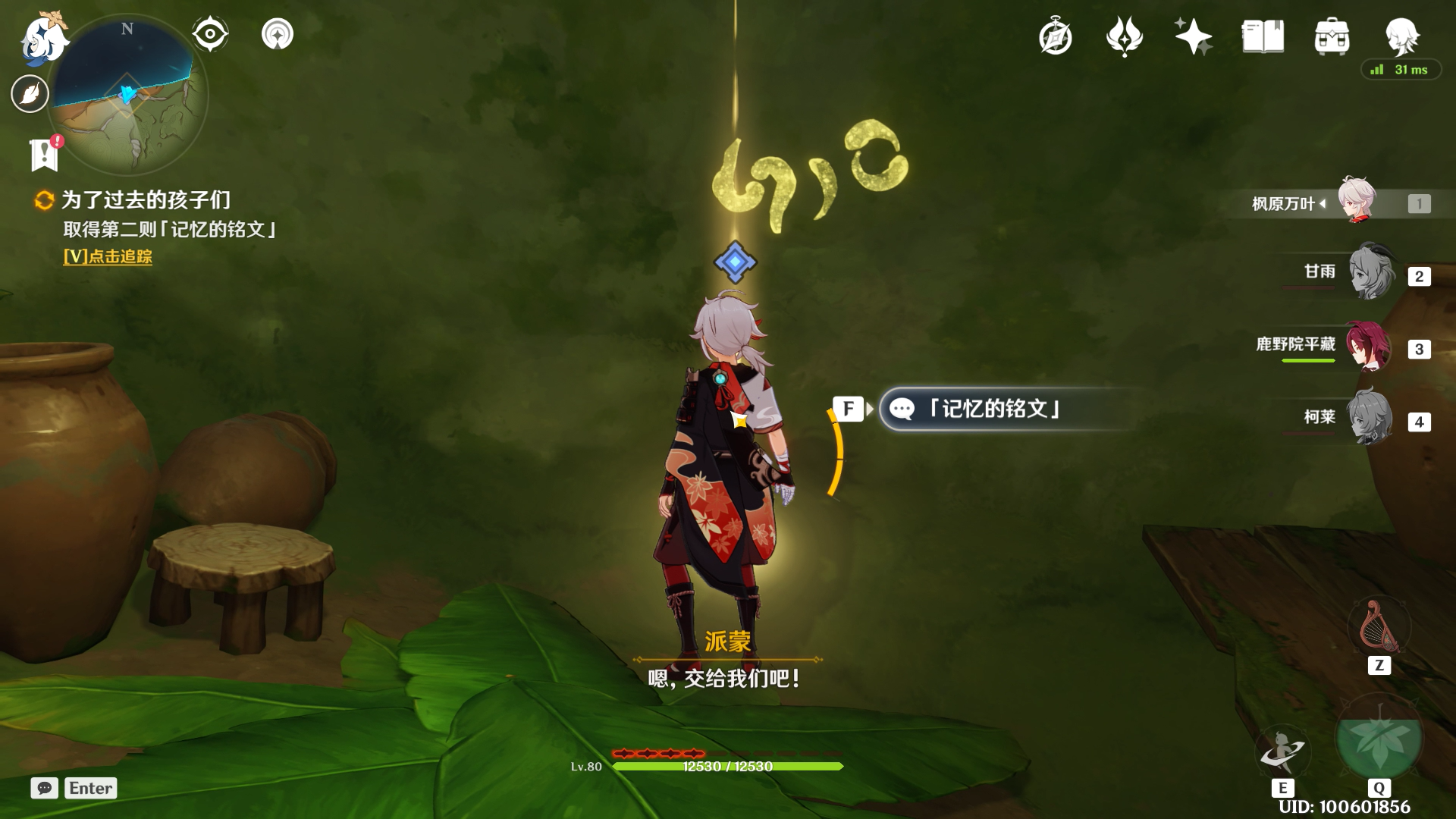Image resolution: width=1456 pixels, height=819 pixels.
Task: Track quest via 点击追踪 link
Action: [x=108, y=257]
